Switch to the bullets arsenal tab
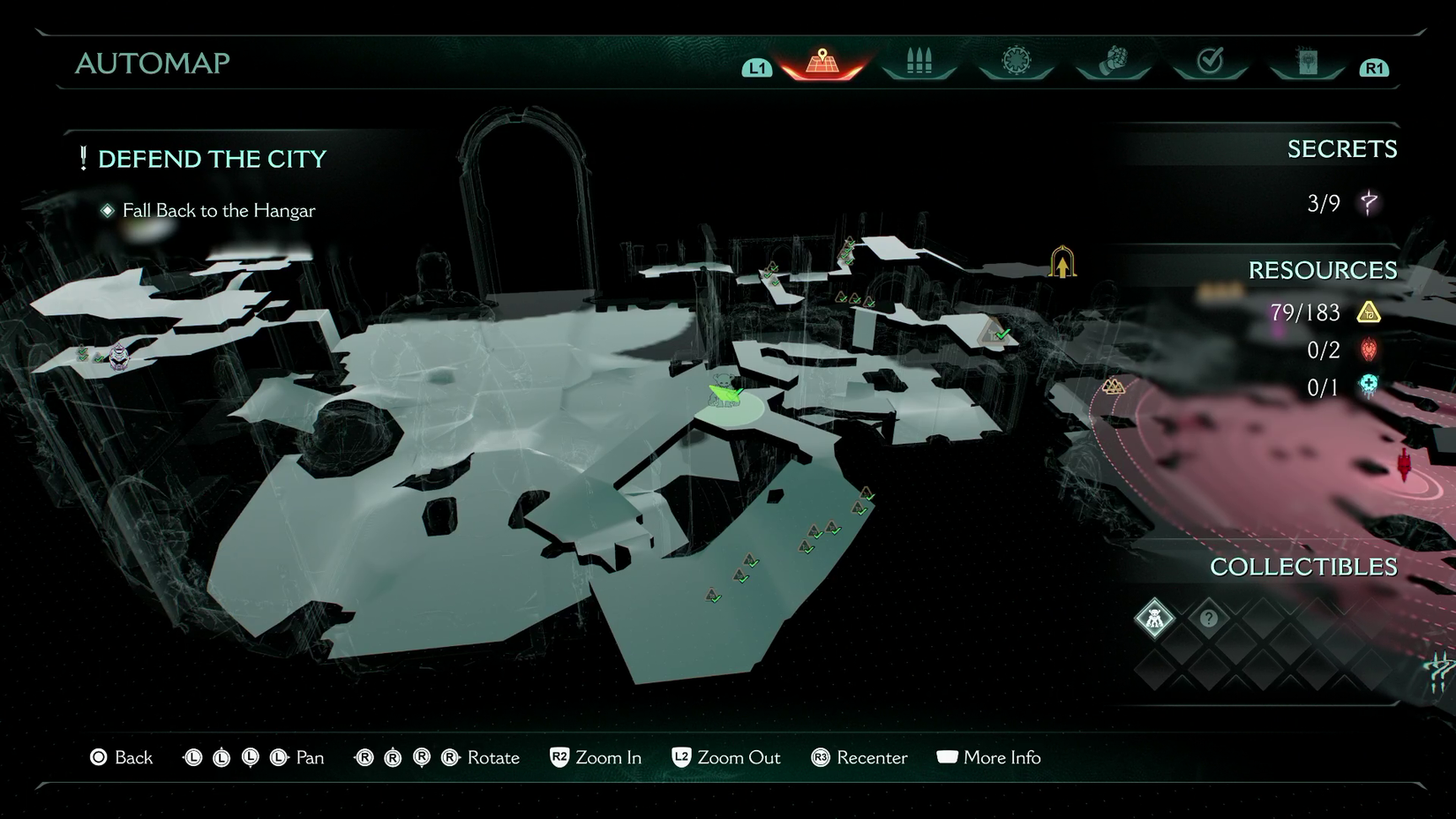The image size is (1456, 819). 919,62
